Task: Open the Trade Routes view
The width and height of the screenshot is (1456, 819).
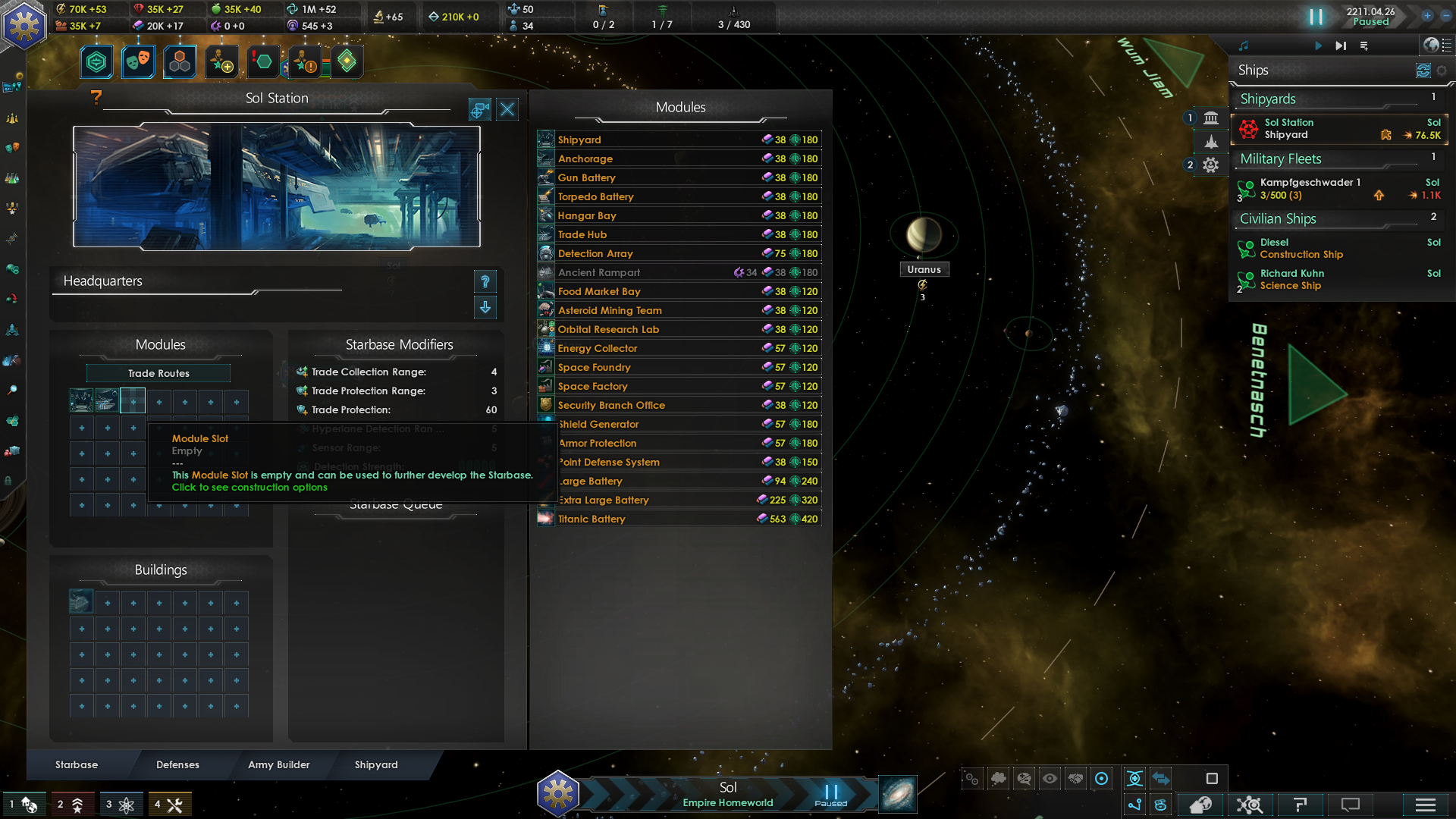Action: pyautogui.click(x=158, y=373)
